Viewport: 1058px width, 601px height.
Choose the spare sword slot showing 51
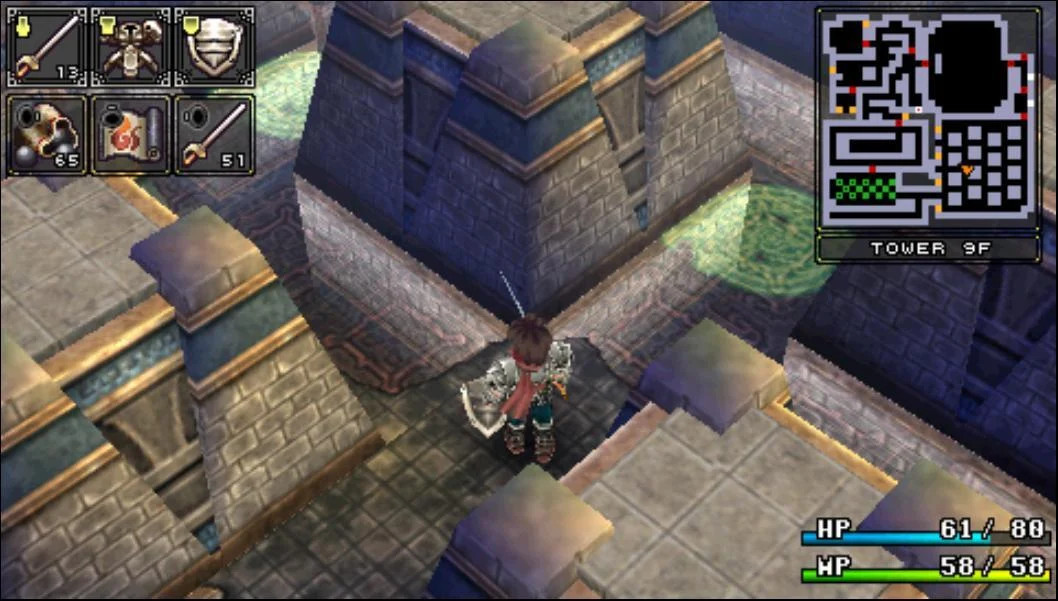pyautogui.click(x=214, y=134)
